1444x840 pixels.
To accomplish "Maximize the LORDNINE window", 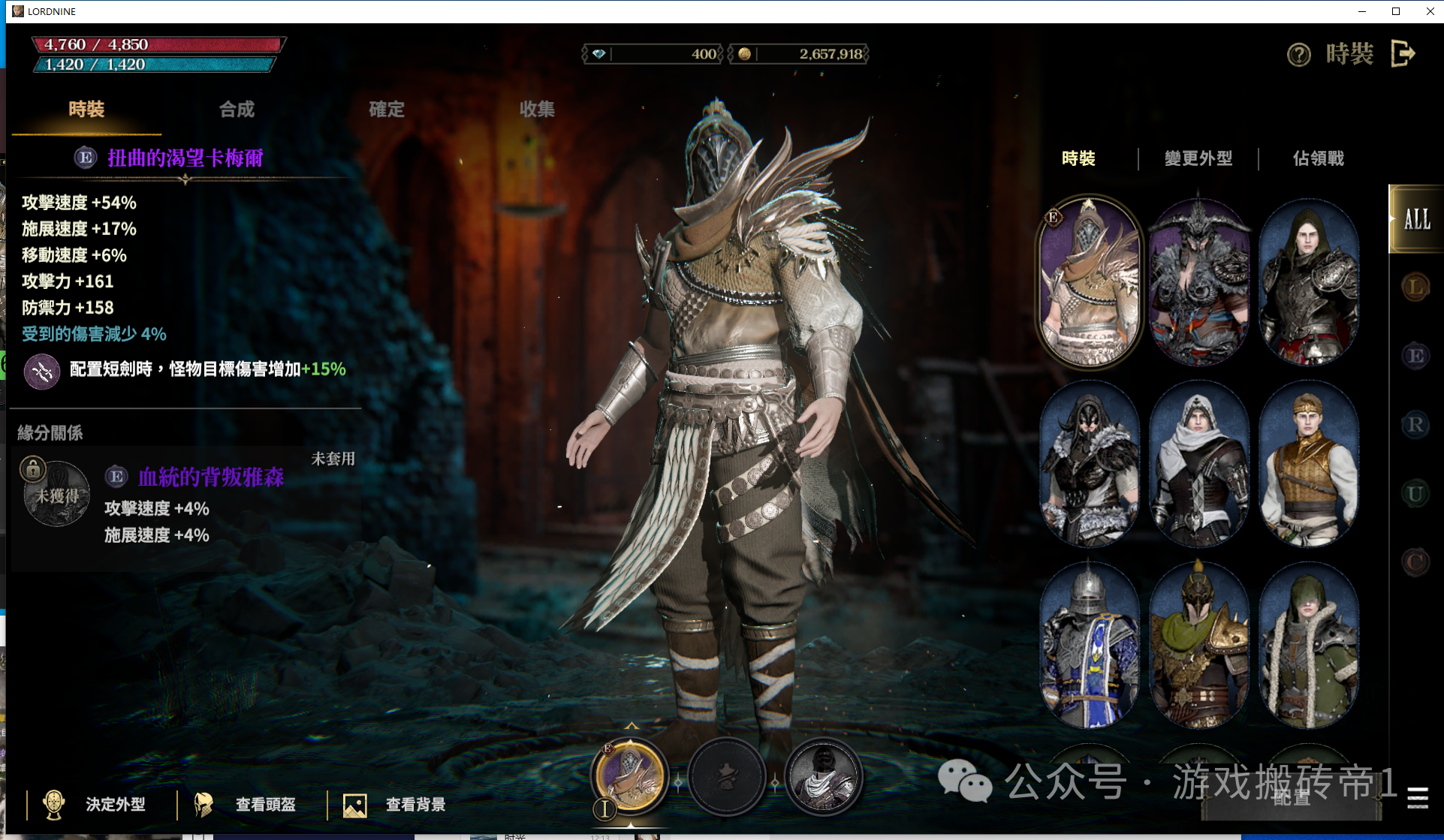I will point(1396,11).
